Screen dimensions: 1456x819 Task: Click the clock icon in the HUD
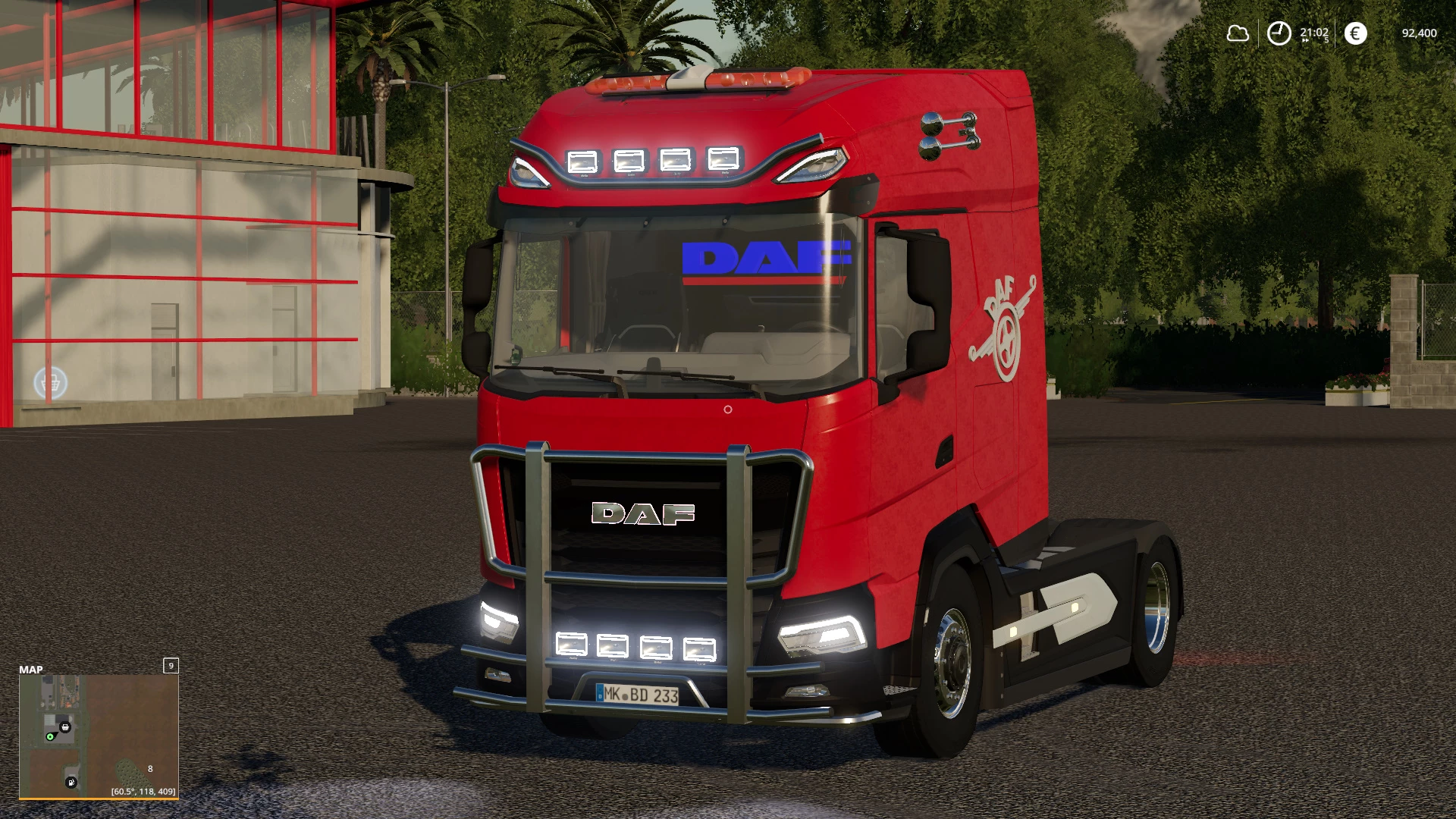[1279, 33]
